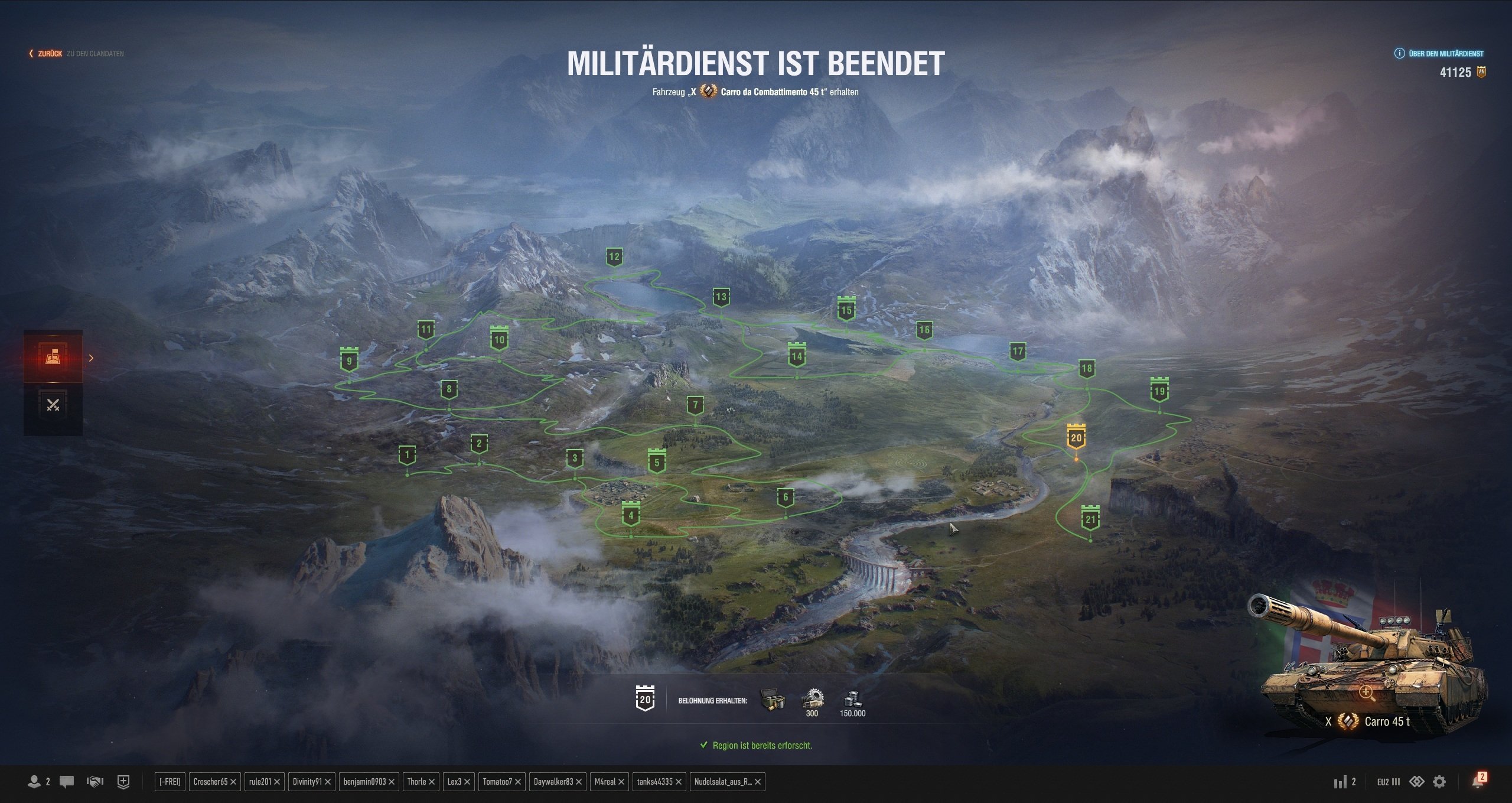Viewport: 1512px width, 803px height.
Task: Open the [-FREI] clan chat channel
Action: point(170,782)
